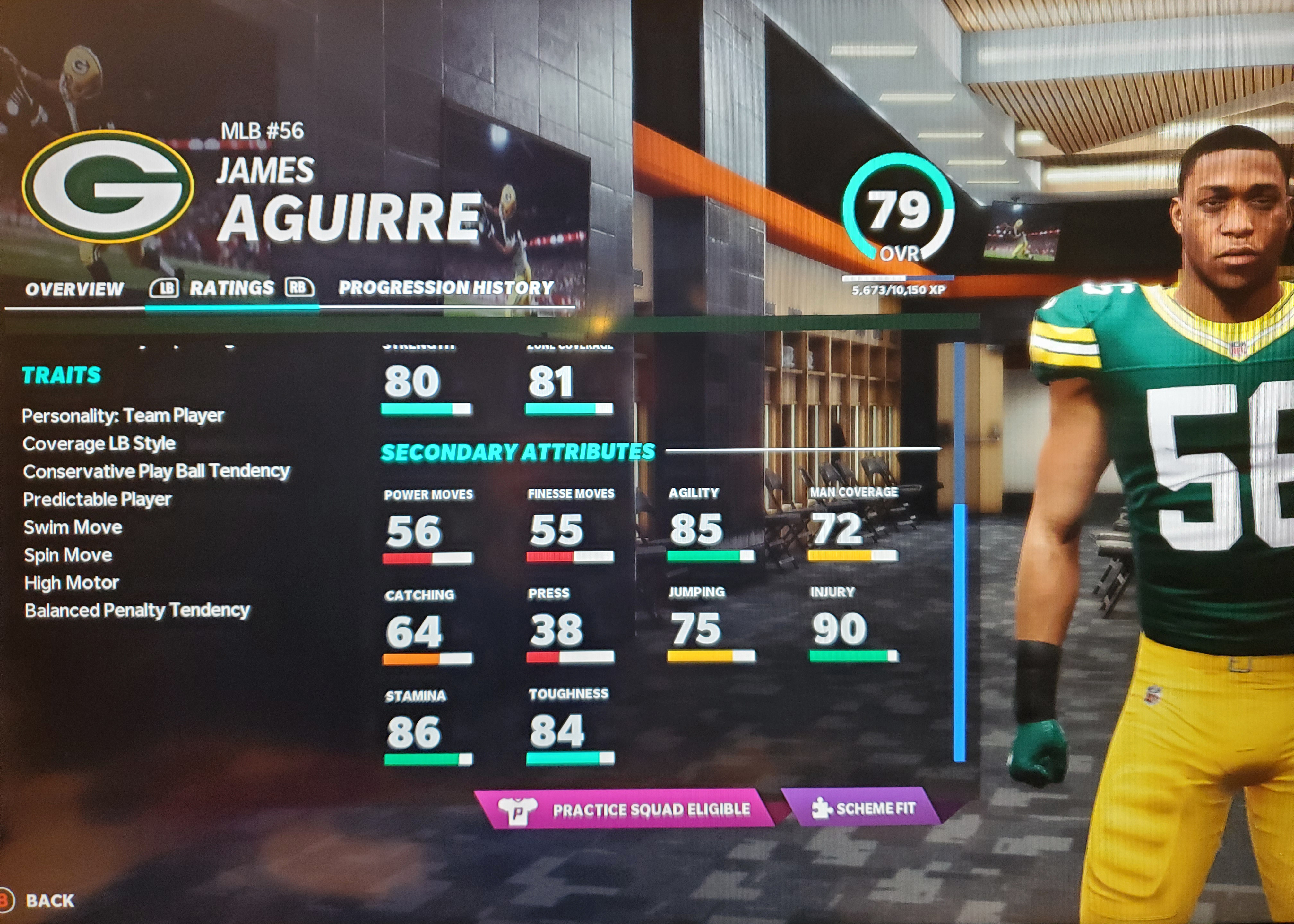
Task: Select the Ratings tab
Action: [232, 288]
